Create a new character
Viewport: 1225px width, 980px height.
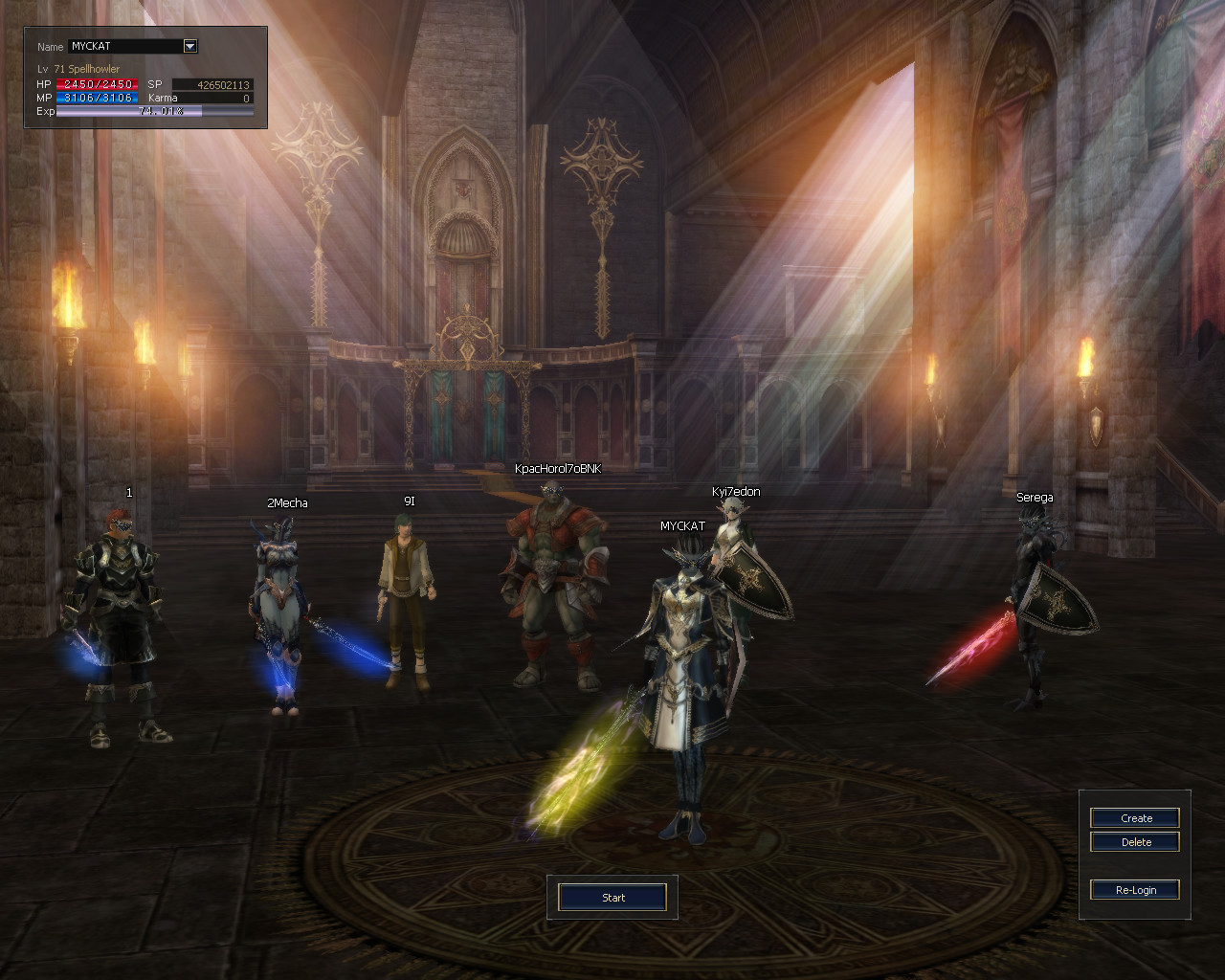[x=1135, y=818]
